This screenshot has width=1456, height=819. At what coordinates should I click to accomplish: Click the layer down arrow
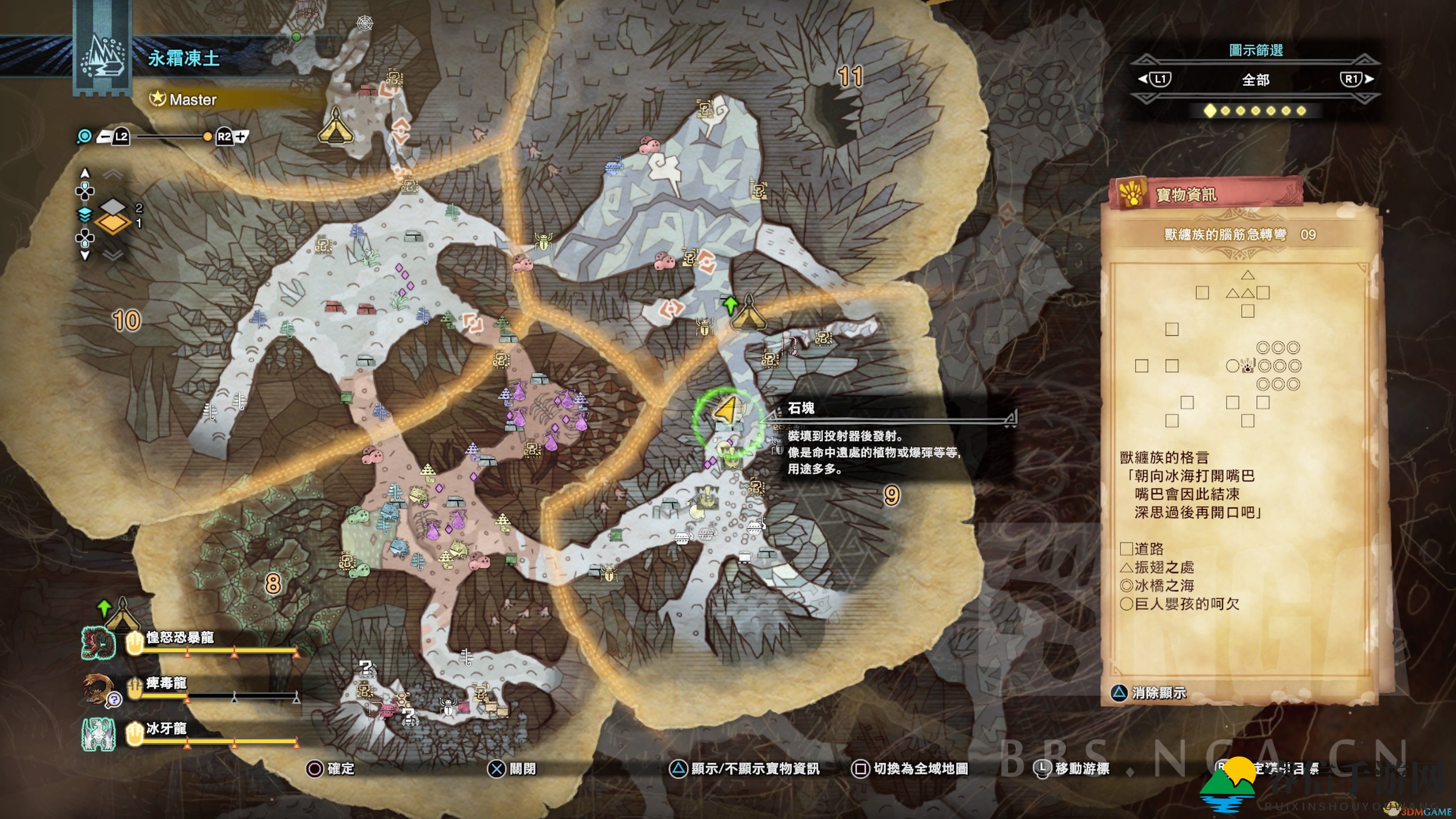[85, 256]
